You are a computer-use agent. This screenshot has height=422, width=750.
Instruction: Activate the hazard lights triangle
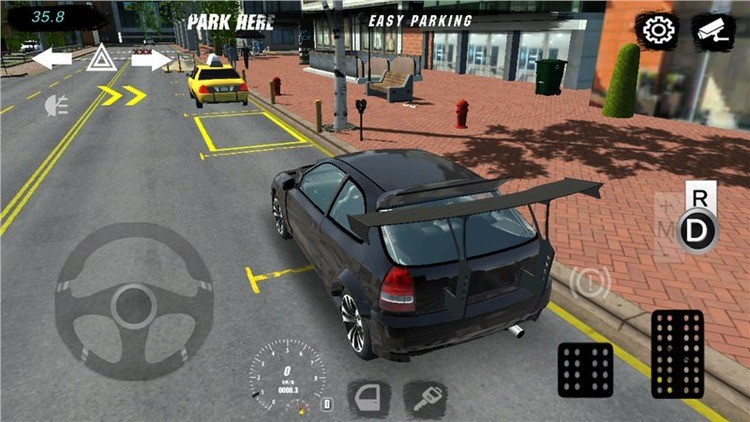[100, 60]
